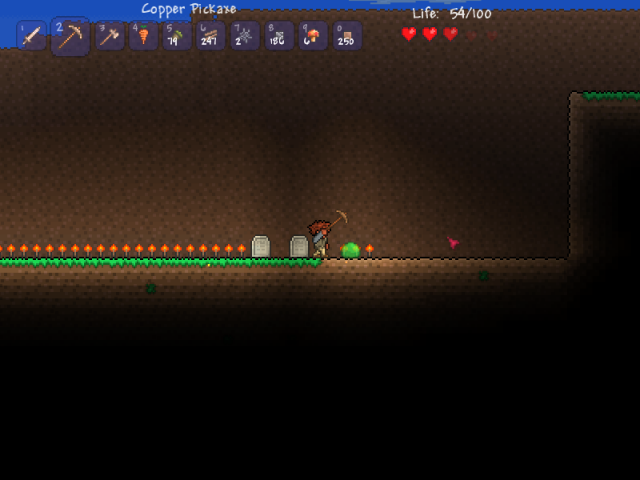Select the acorn stack slot
Screen dimensions: 640x480
[x=177, y=36]
